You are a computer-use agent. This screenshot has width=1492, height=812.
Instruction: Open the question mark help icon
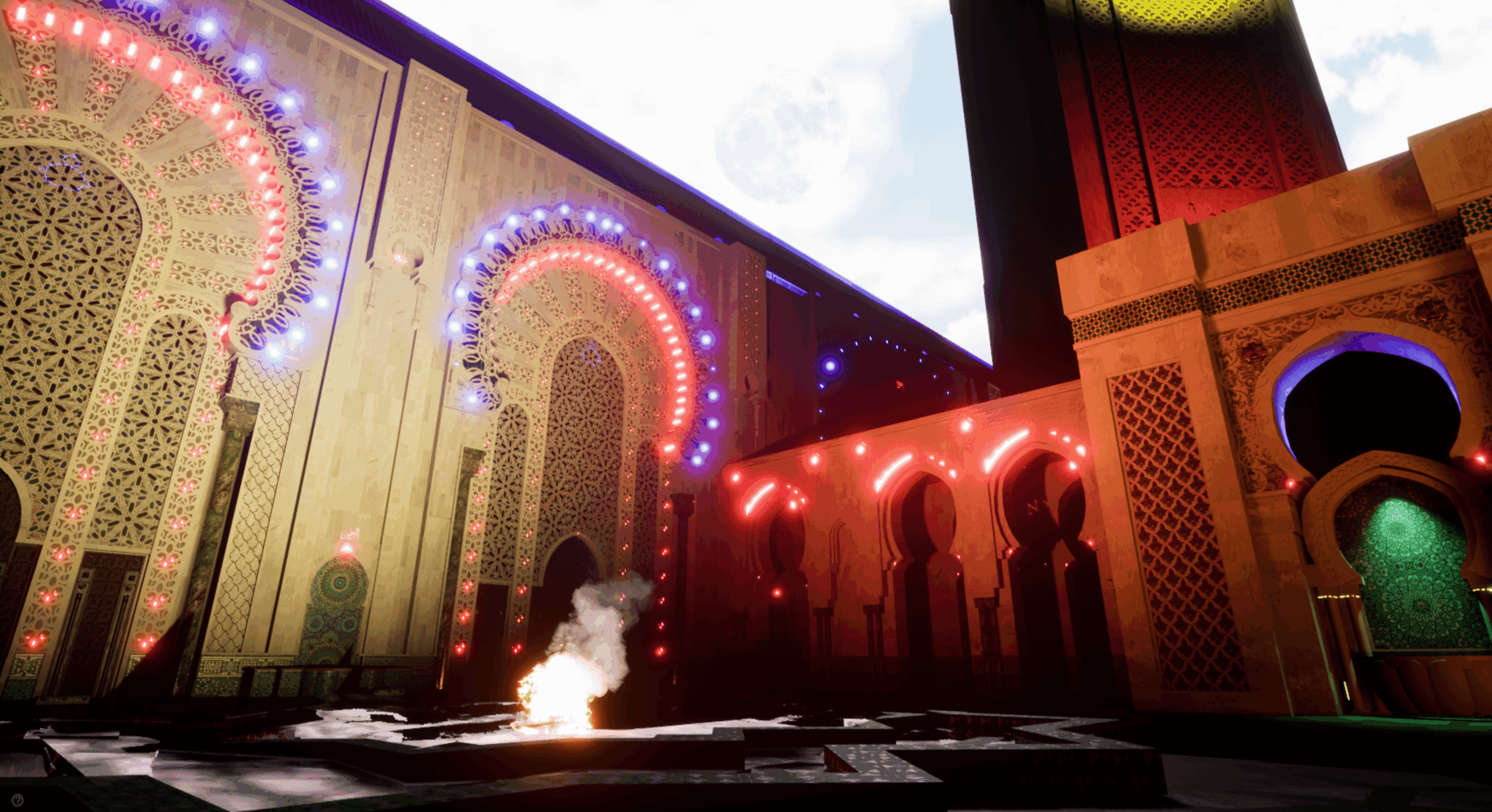[x=18, y=800]
